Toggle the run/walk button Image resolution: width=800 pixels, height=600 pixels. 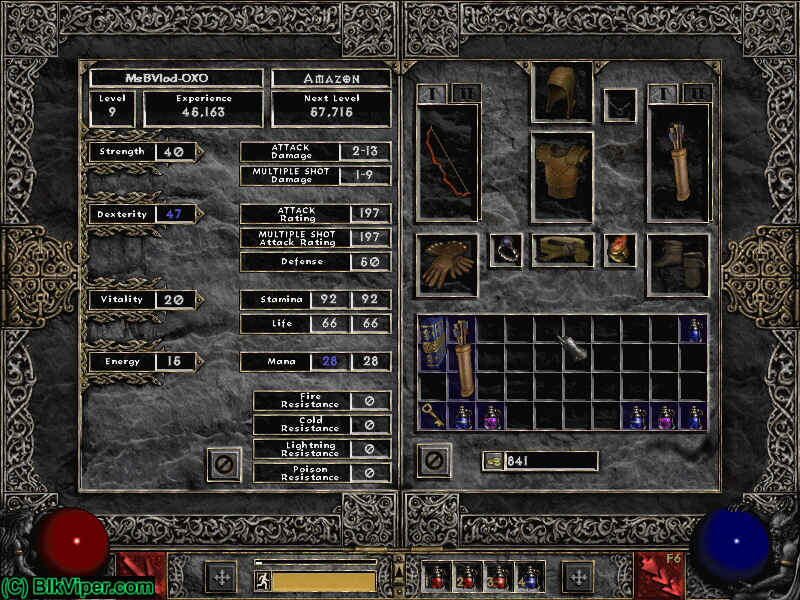tap(263, 581)
